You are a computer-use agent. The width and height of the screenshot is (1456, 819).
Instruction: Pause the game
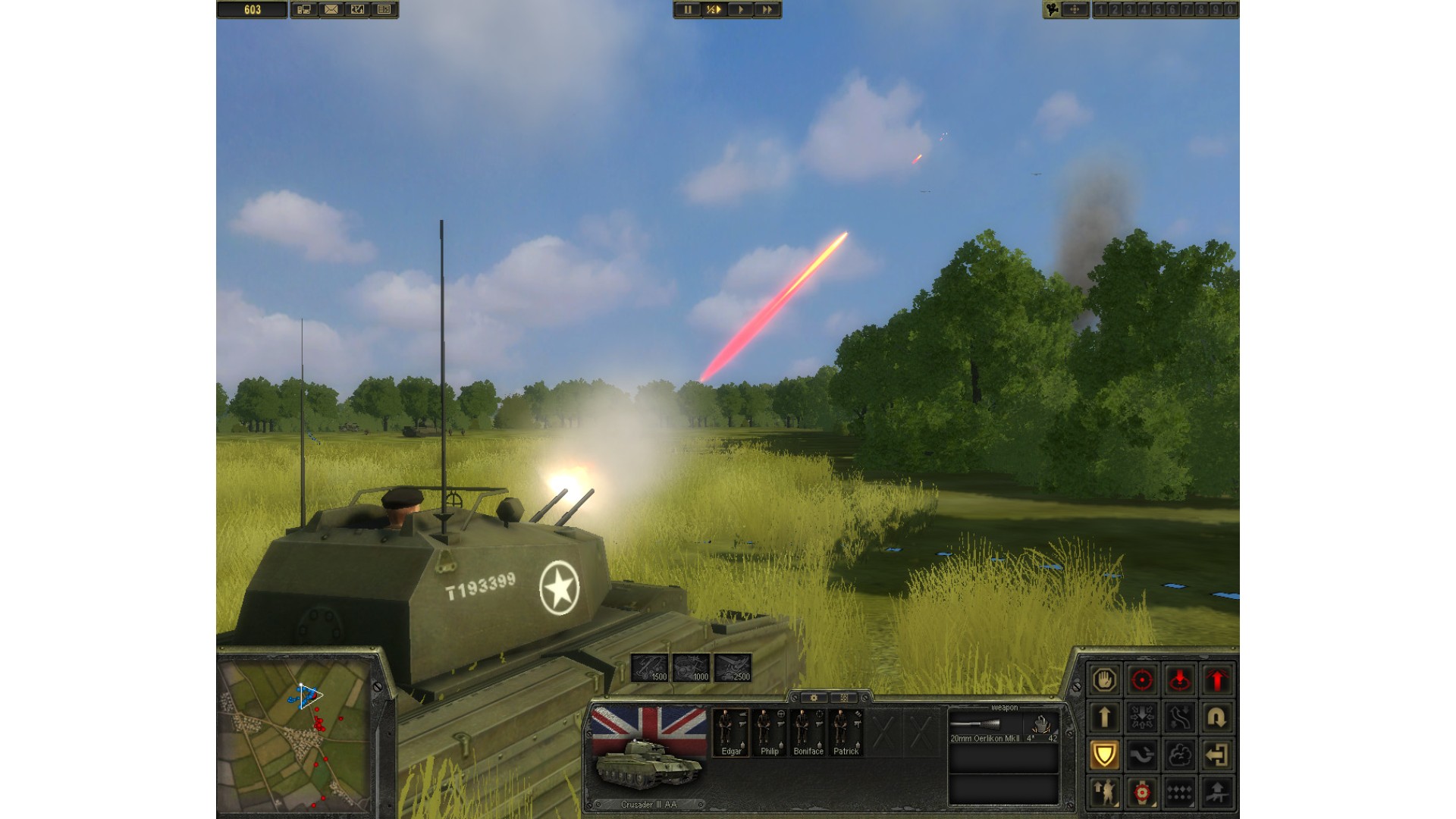[x=688, y=10]
